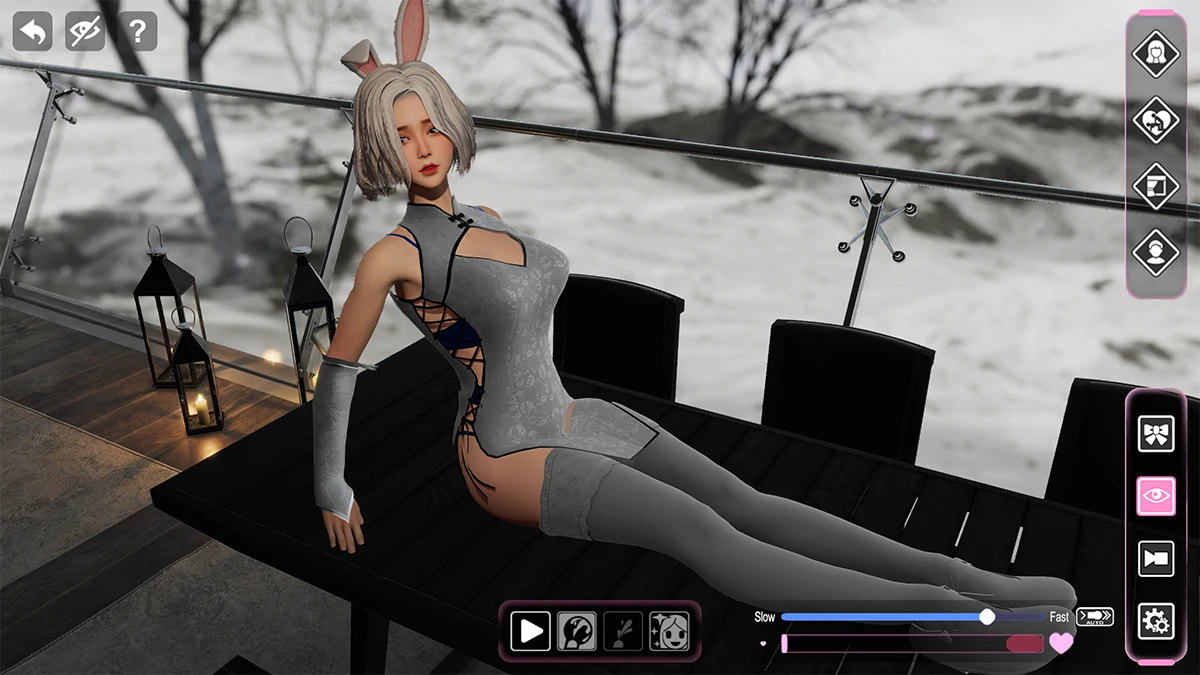Screen dimensions: 1200x675
Task: Choose the sparkling smiling face icon
Action: point(669,631)
